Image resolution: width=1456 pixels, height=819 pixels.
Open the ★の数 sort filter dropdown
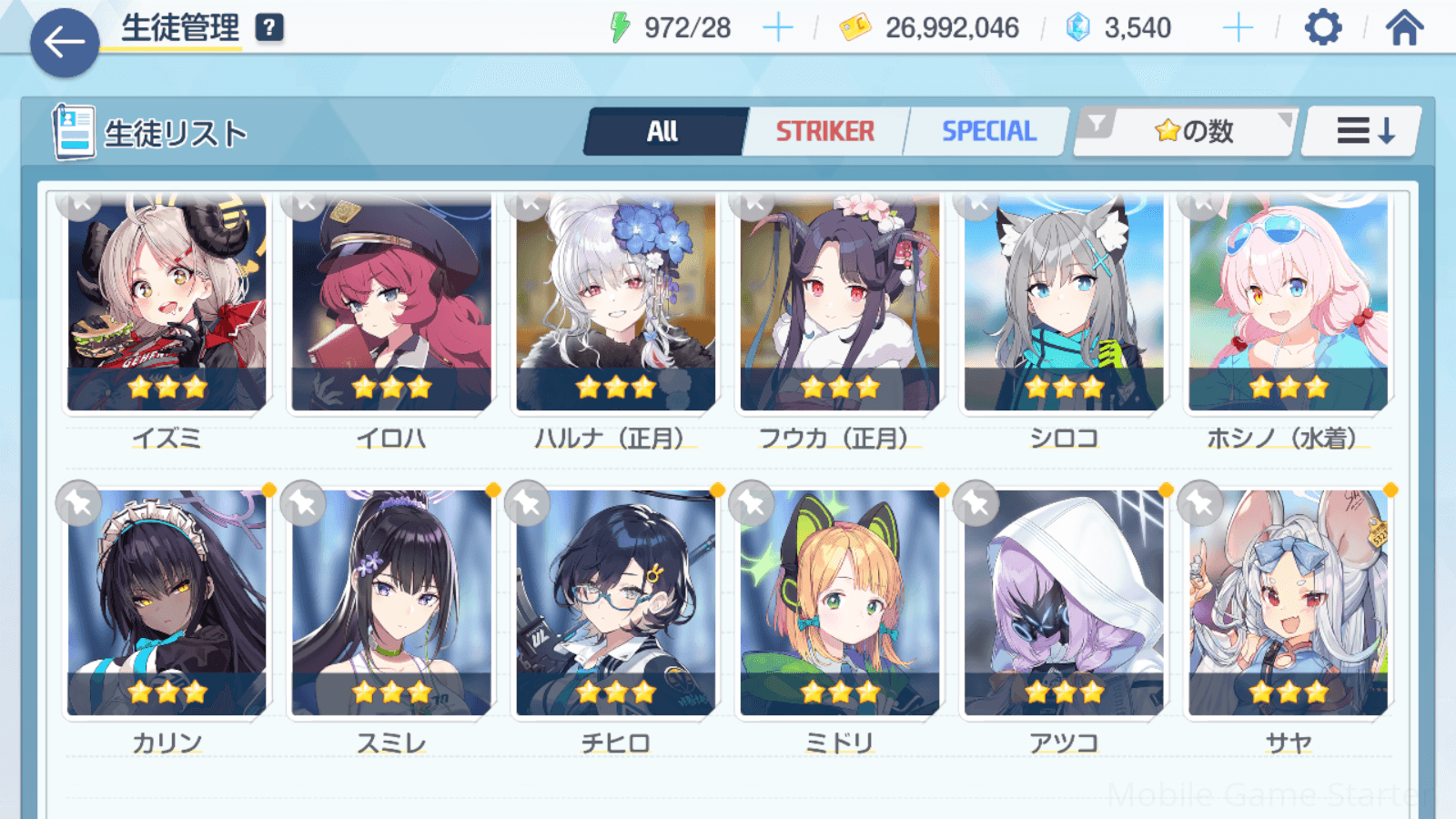(x=1186, y=132)
